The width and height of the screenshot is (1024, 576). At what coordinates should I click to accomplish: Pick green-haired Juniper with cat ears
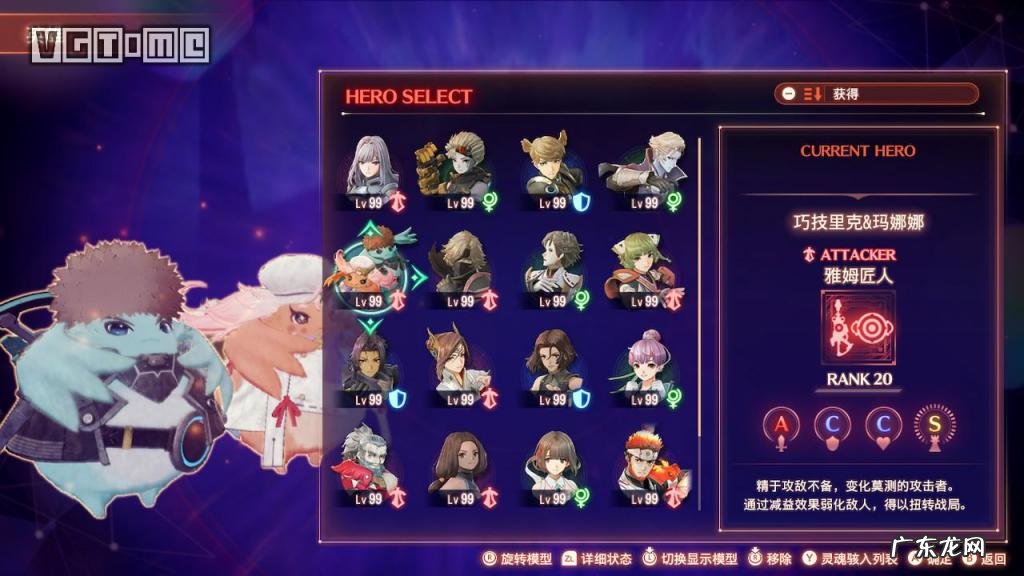tap(644, 270)
